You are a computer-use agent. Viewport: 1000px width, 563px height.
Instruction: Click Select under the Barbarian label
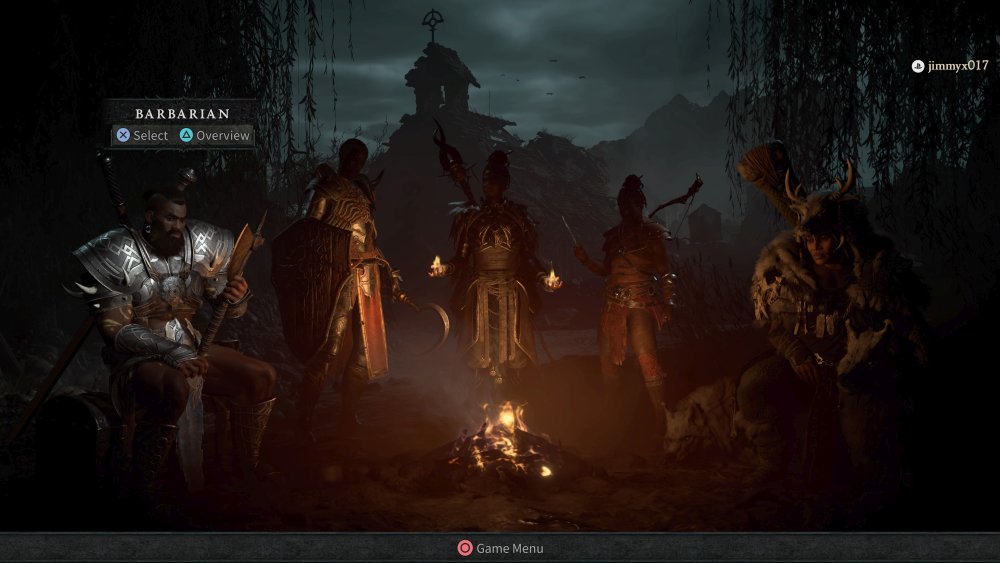(142, 135)
